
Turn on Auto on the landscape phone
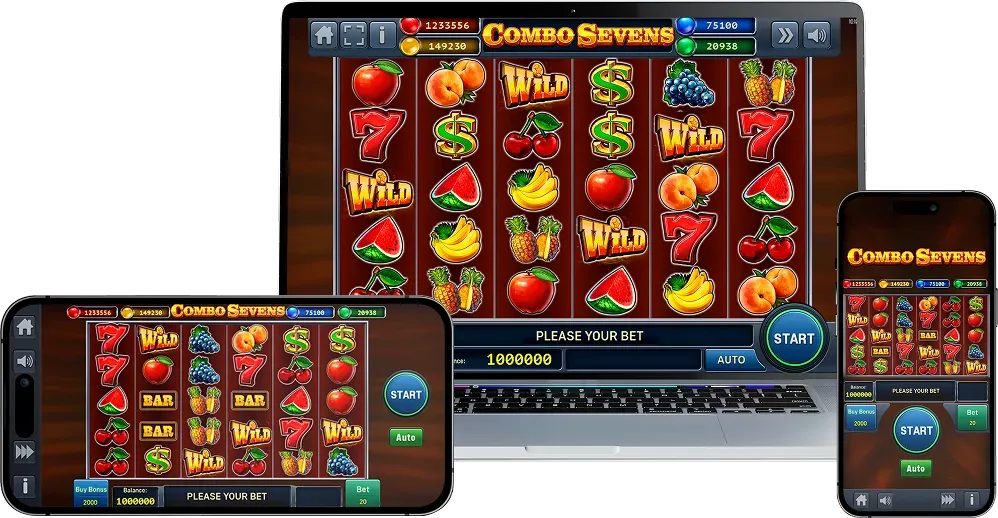coord(406,437)
